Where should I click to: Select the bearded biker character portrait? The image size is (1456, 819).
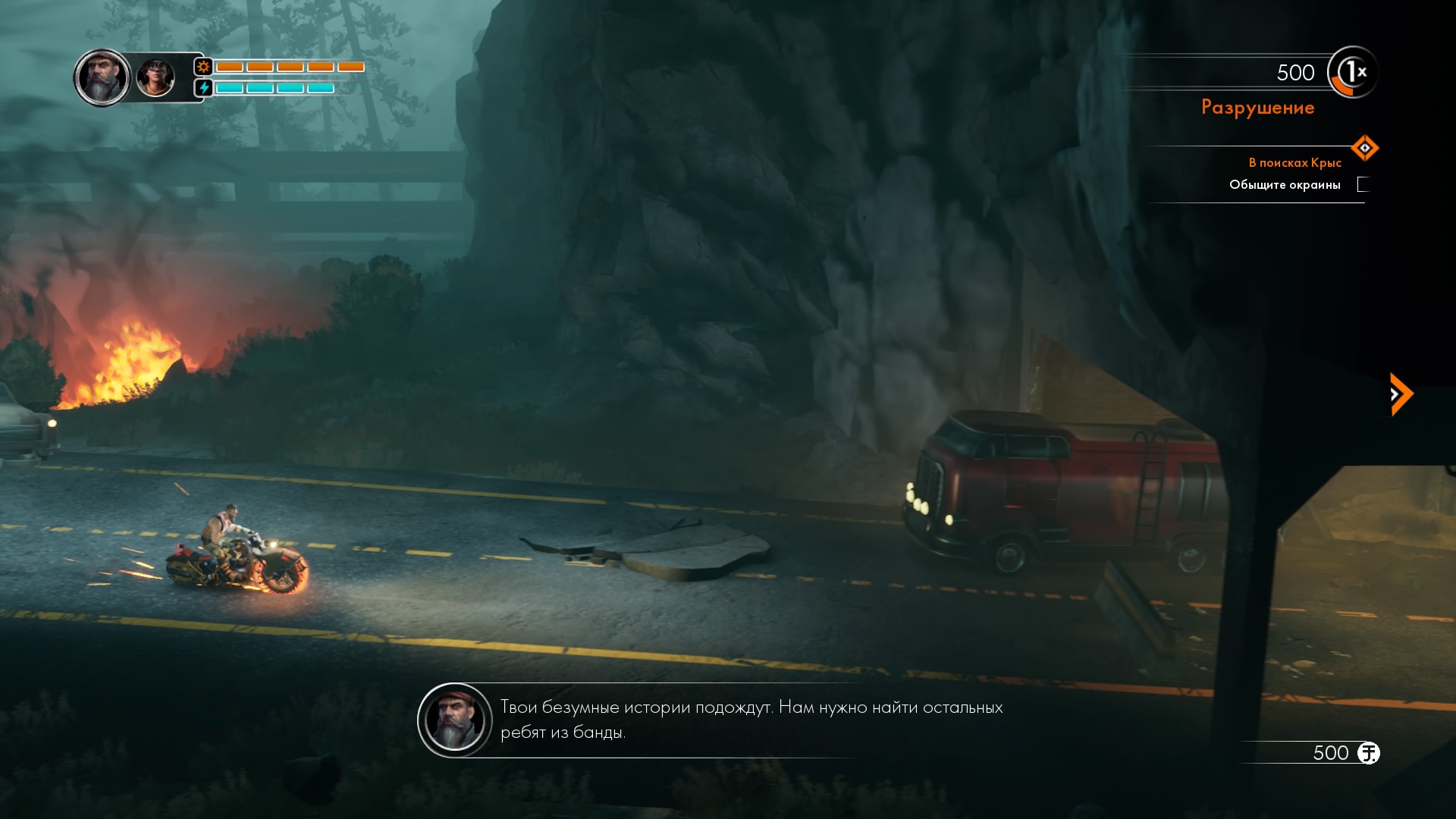[102, 77]
